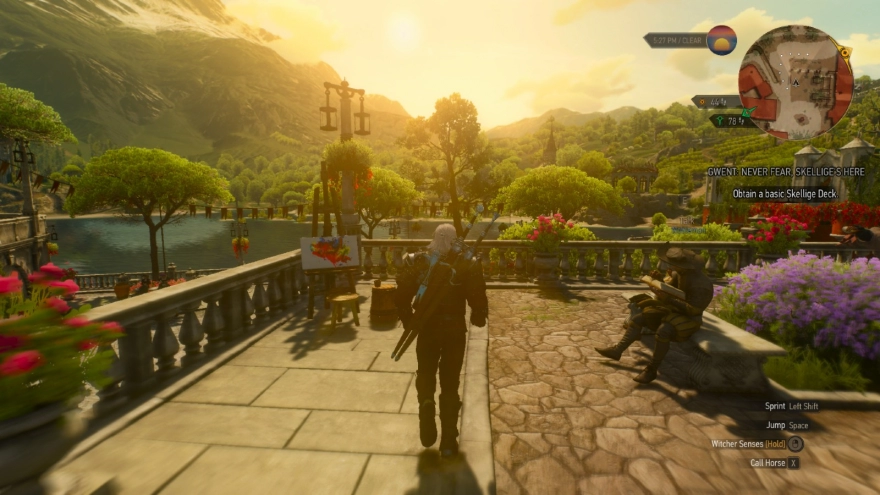The image size is (880, 495).
Task: Select the orange quest distance marker
Action: 716,102
